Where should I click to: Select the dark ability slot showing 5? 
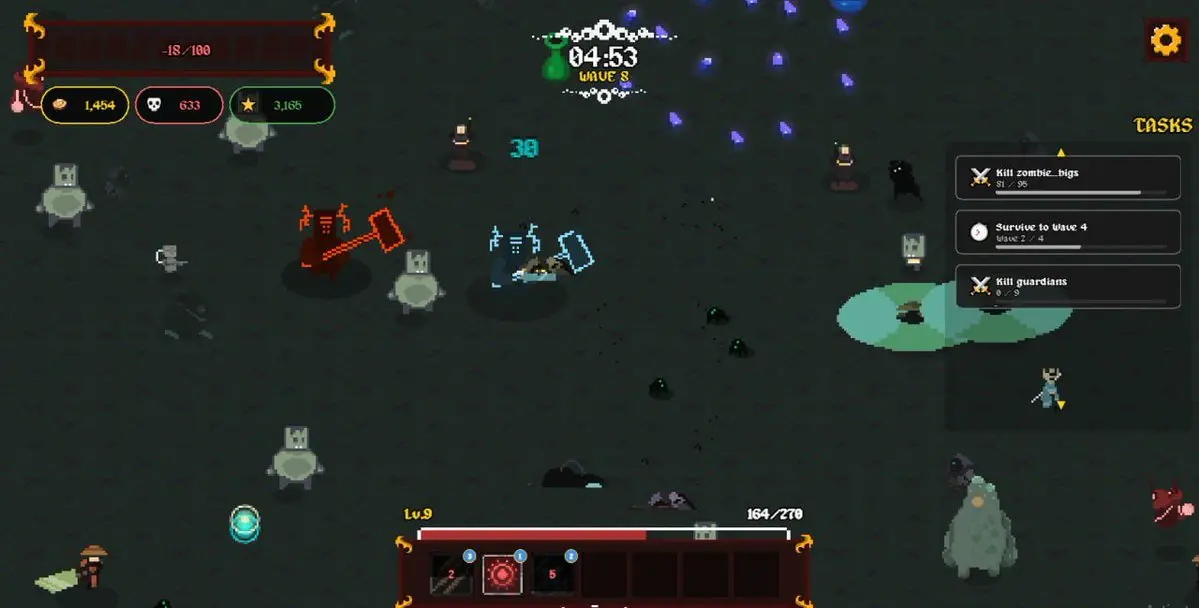(x=553, y=574)
